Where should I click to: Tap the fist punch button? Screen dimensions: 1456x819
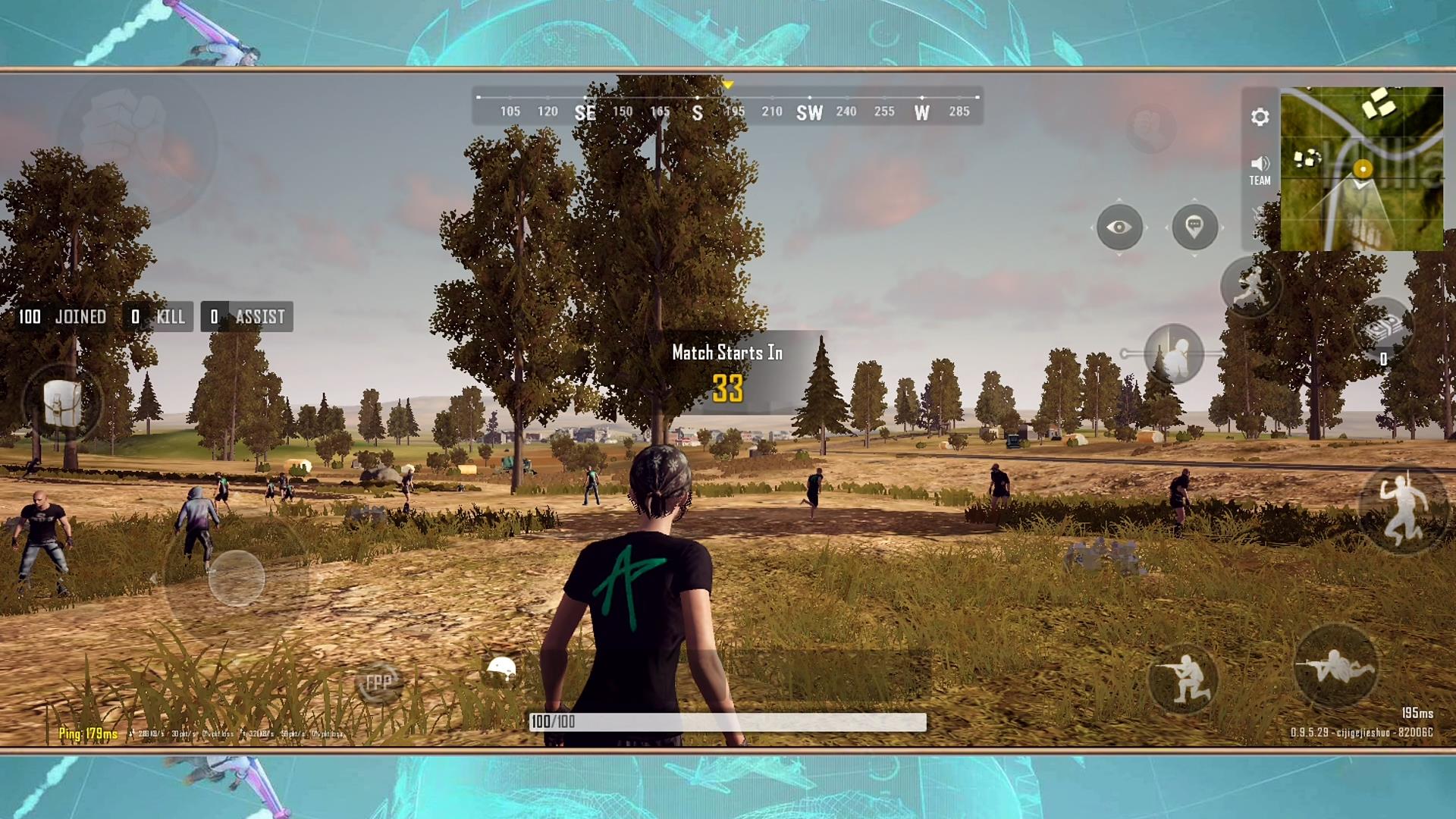point(136,144)
